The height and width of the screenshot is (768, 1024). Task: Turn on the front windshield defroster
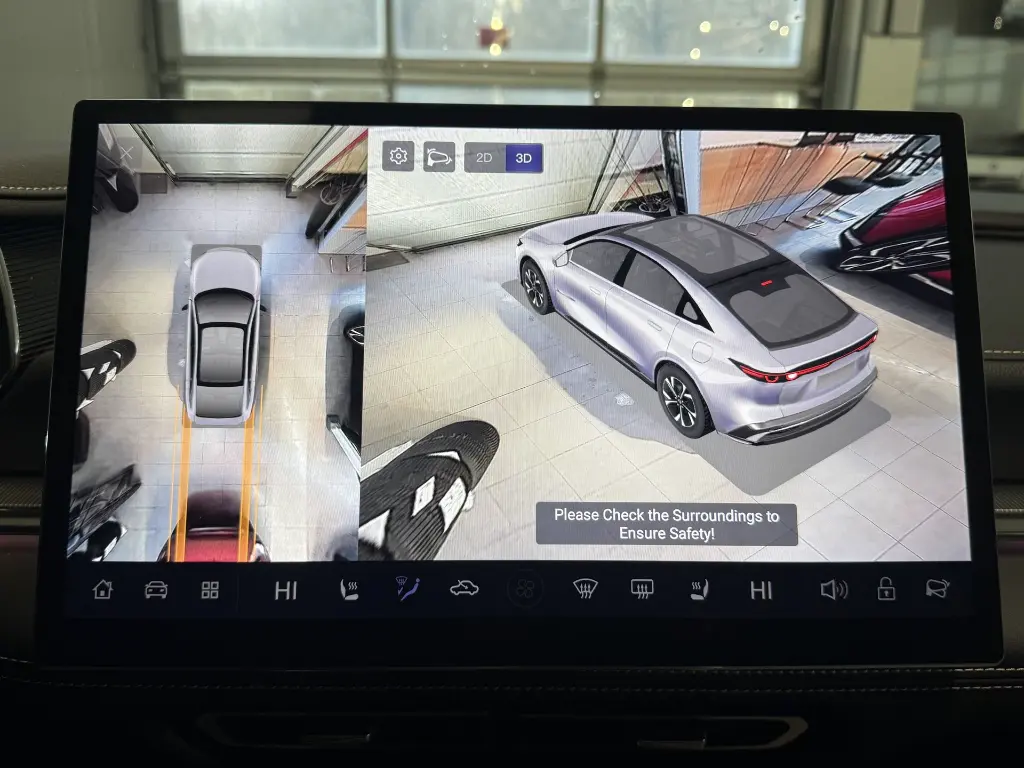coord(585,589)
